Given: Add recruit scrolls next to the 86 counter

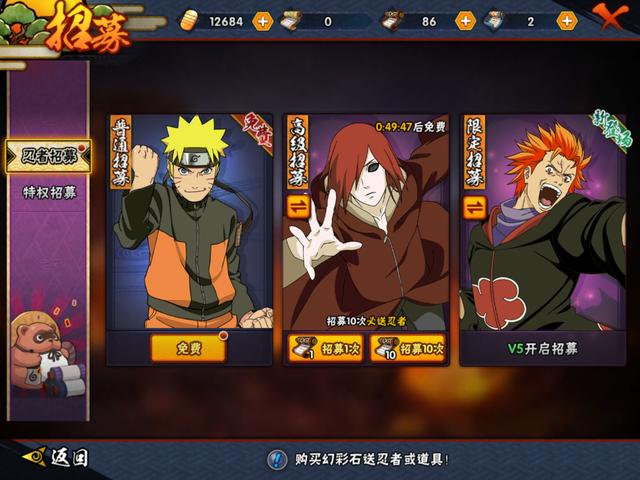Looking at the screenshot, I should (x=465, y=20).
